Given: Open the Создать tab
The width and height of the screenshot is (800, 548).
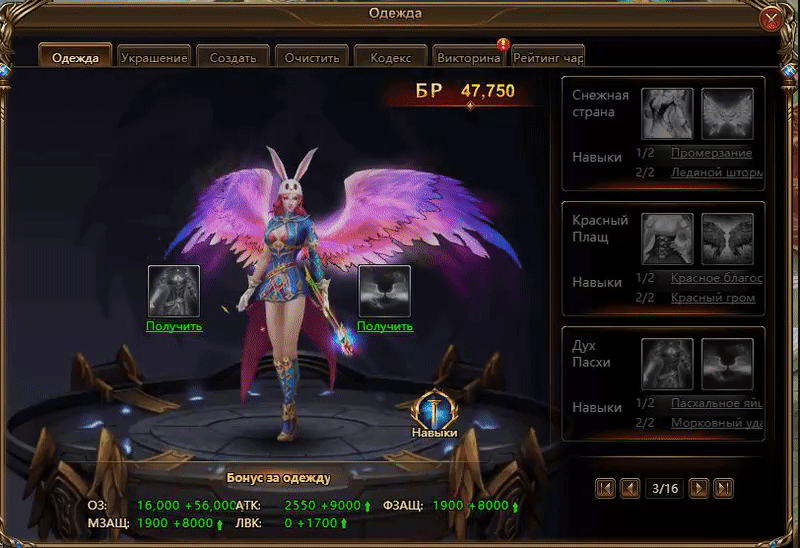Looking at the screenshot, I should click(x=232, y=57).
